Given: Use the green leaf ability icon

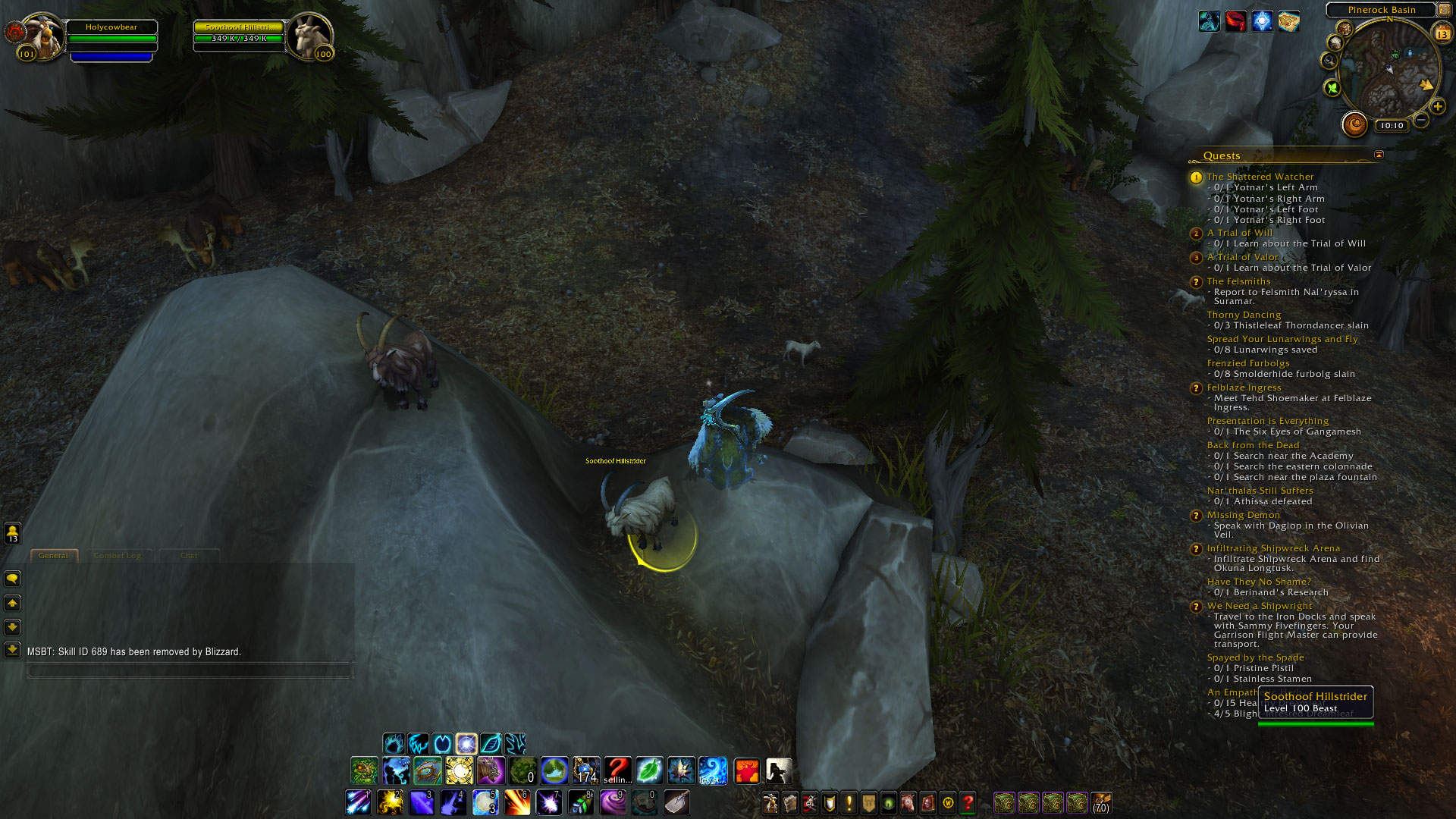Looking at the screenshot, I should coord(649,770).
